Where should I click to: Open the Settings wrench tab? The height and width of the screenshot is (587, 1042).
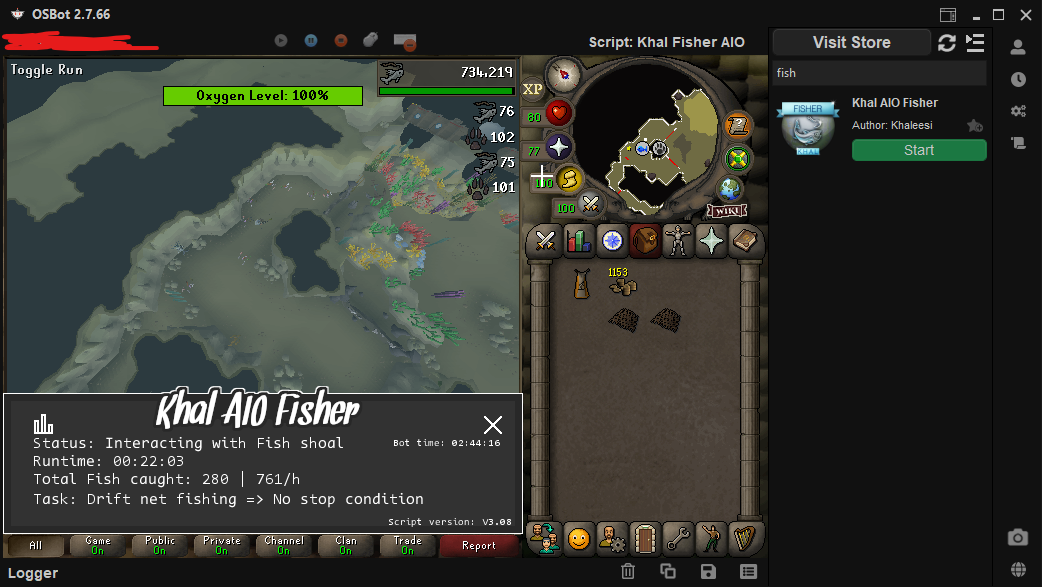[679, 539]
